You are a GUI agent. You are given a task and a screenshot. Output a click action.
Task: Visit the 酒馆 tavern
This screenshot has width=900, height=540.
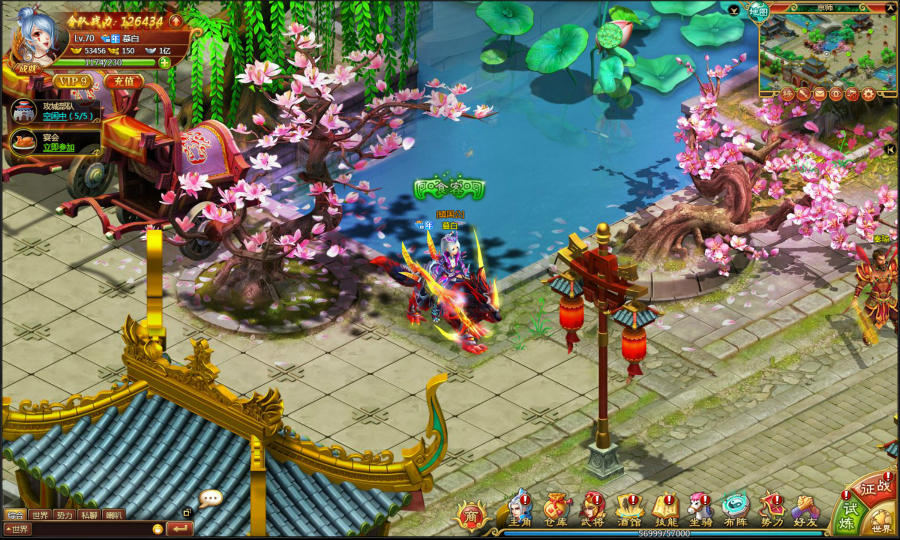pos(629,508)
